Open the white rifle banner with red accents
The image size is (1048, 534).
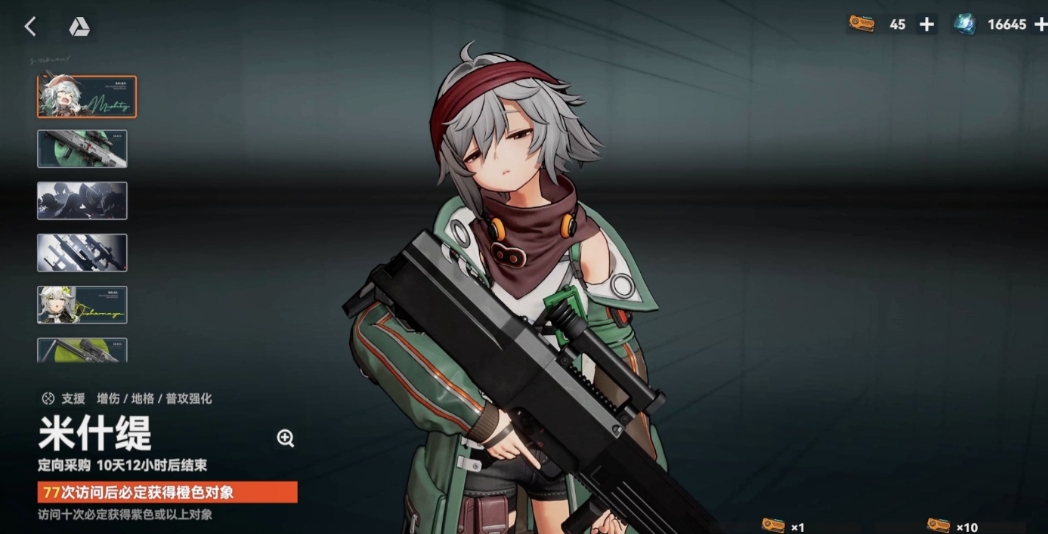(82, 149)
